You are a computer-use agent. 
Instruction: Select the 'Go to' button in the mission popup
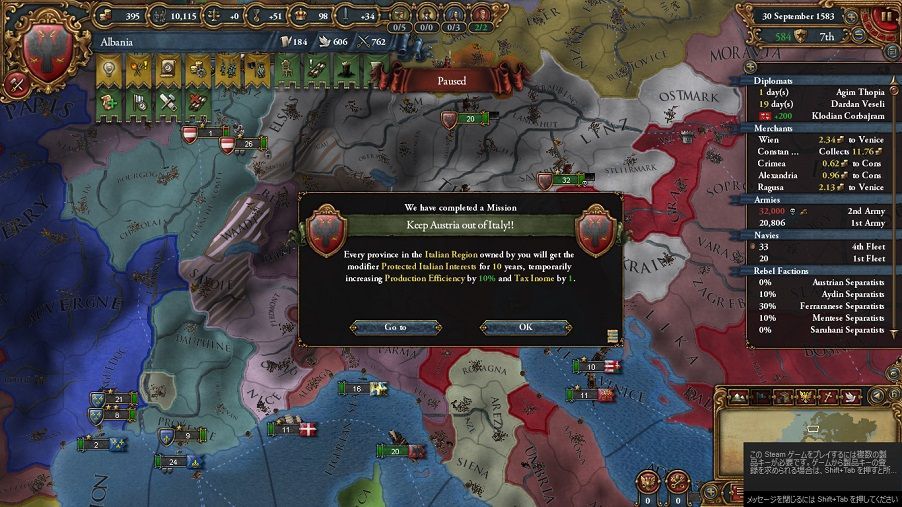pos(396,327)
